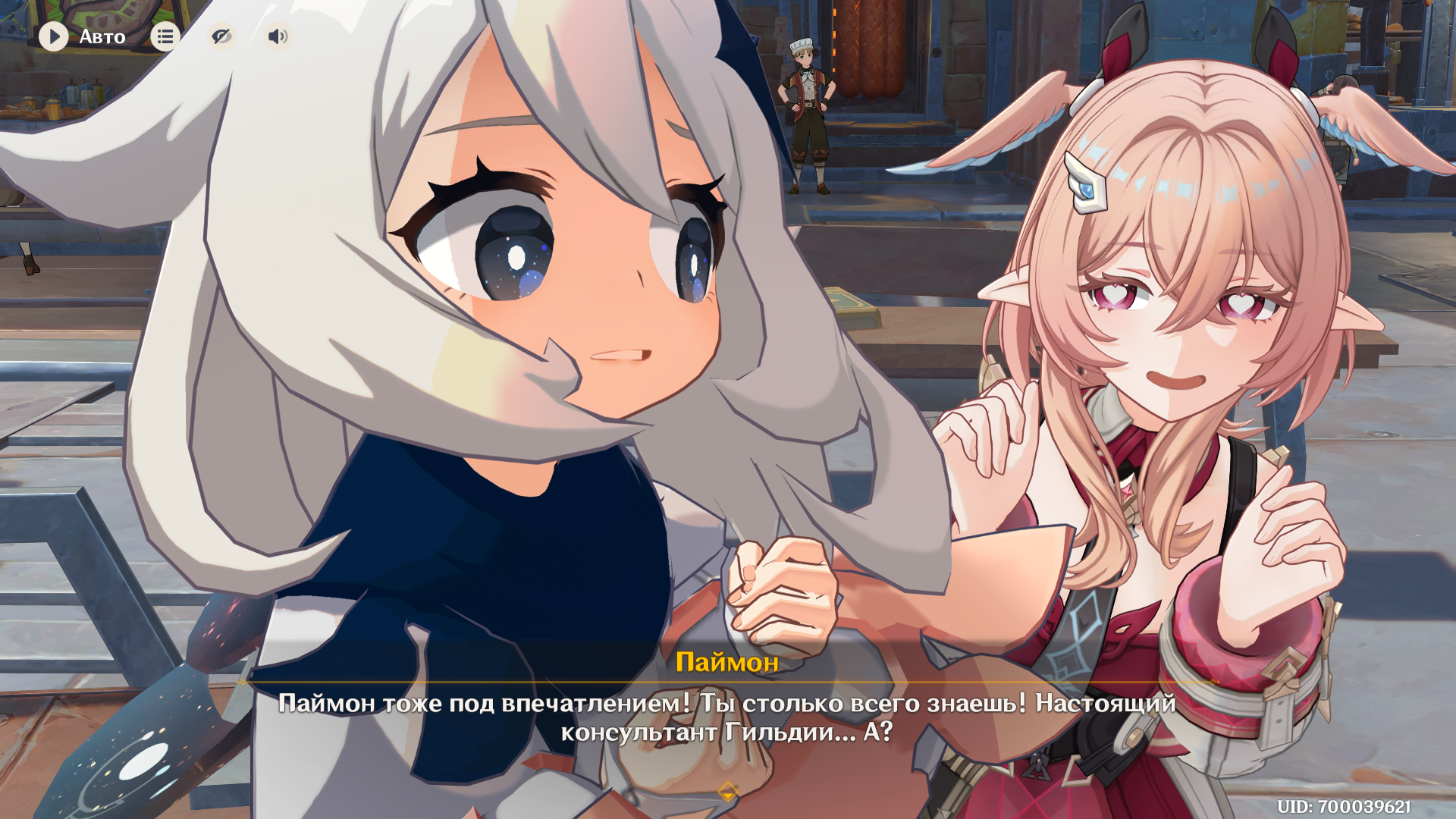Open the dialogue history log

165,36
